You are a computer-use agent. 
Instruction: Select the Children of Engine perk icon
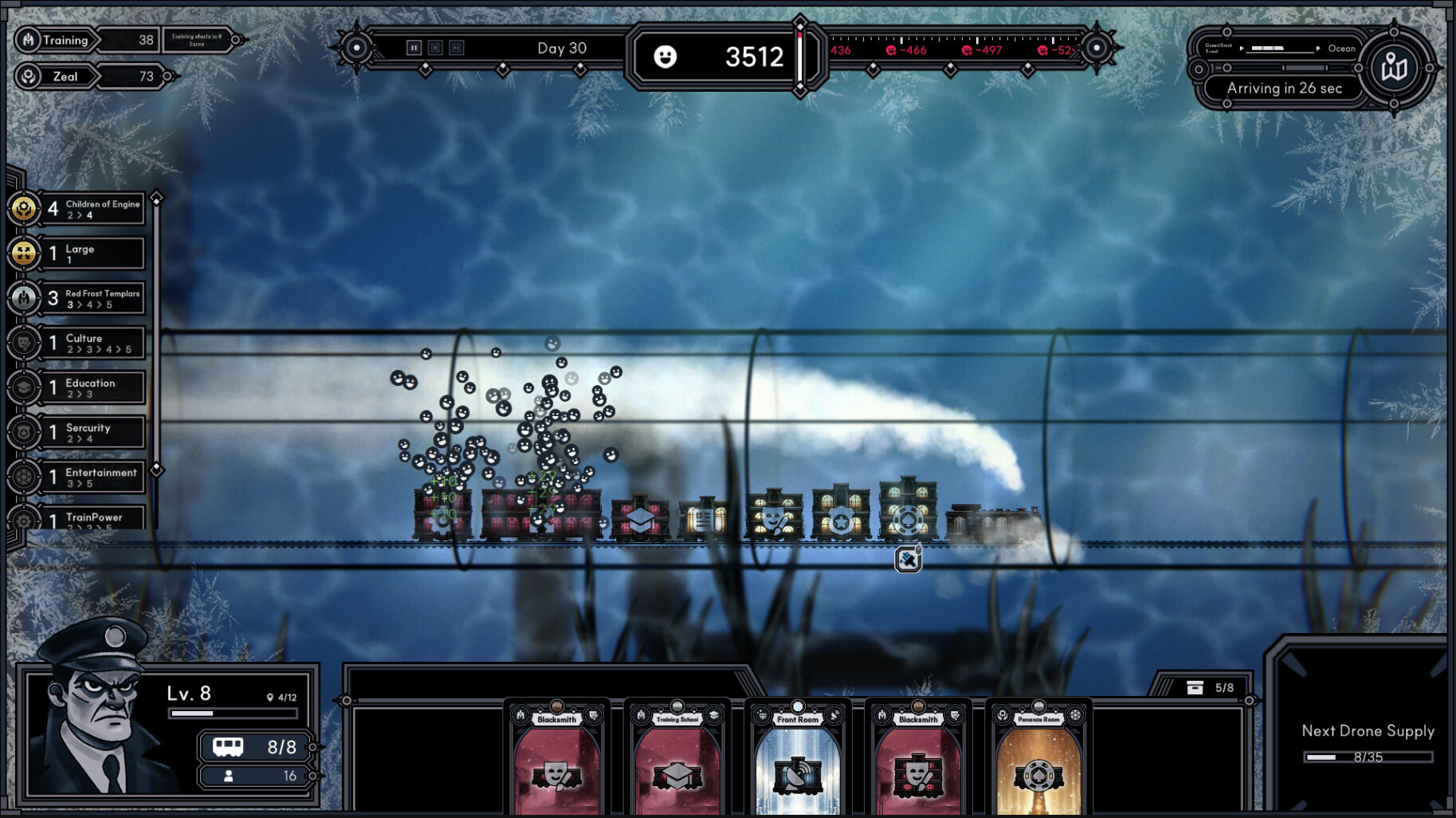[24, 209]
